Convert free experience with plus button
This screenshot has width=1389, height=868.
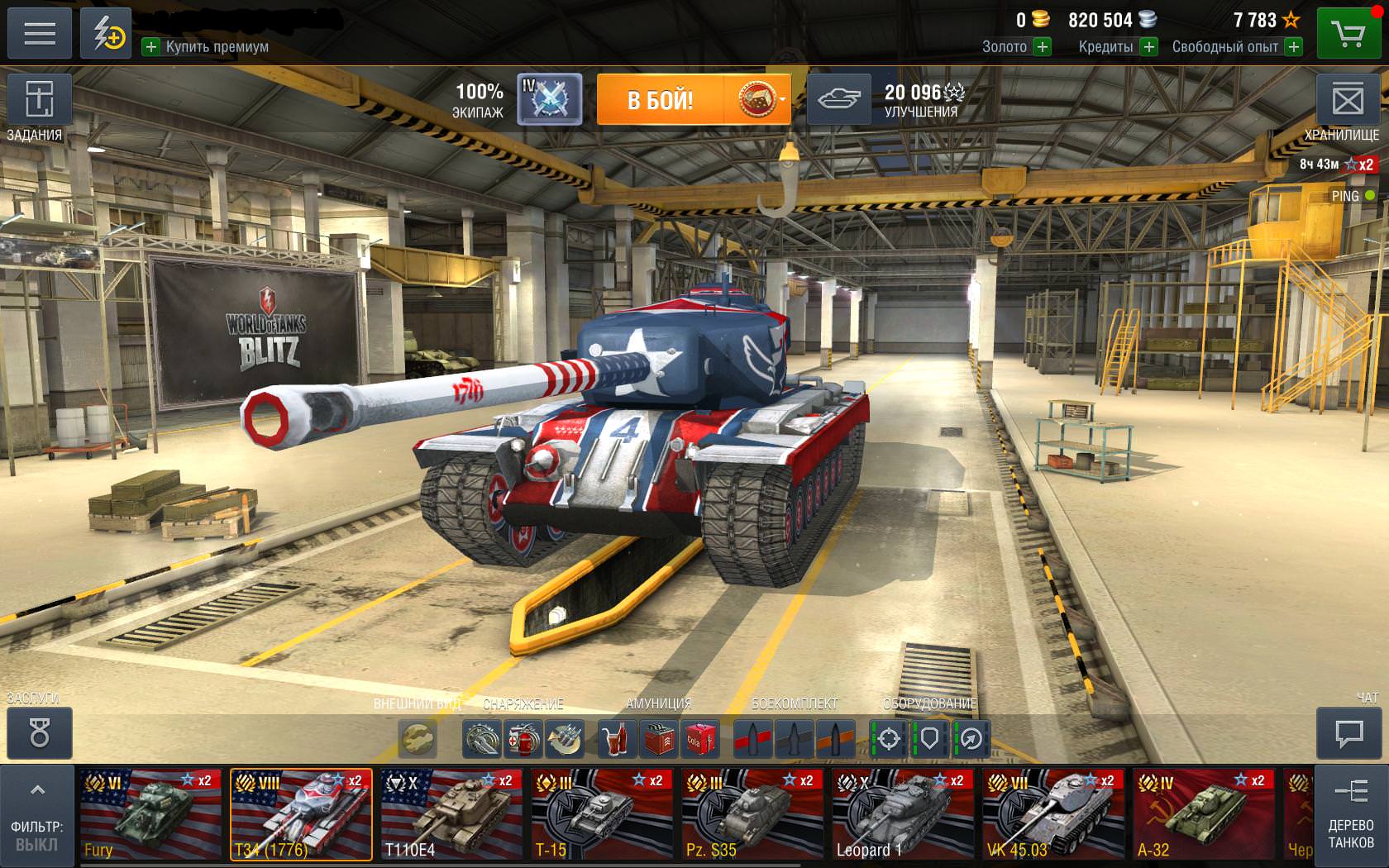click(x=1294, y=47)
